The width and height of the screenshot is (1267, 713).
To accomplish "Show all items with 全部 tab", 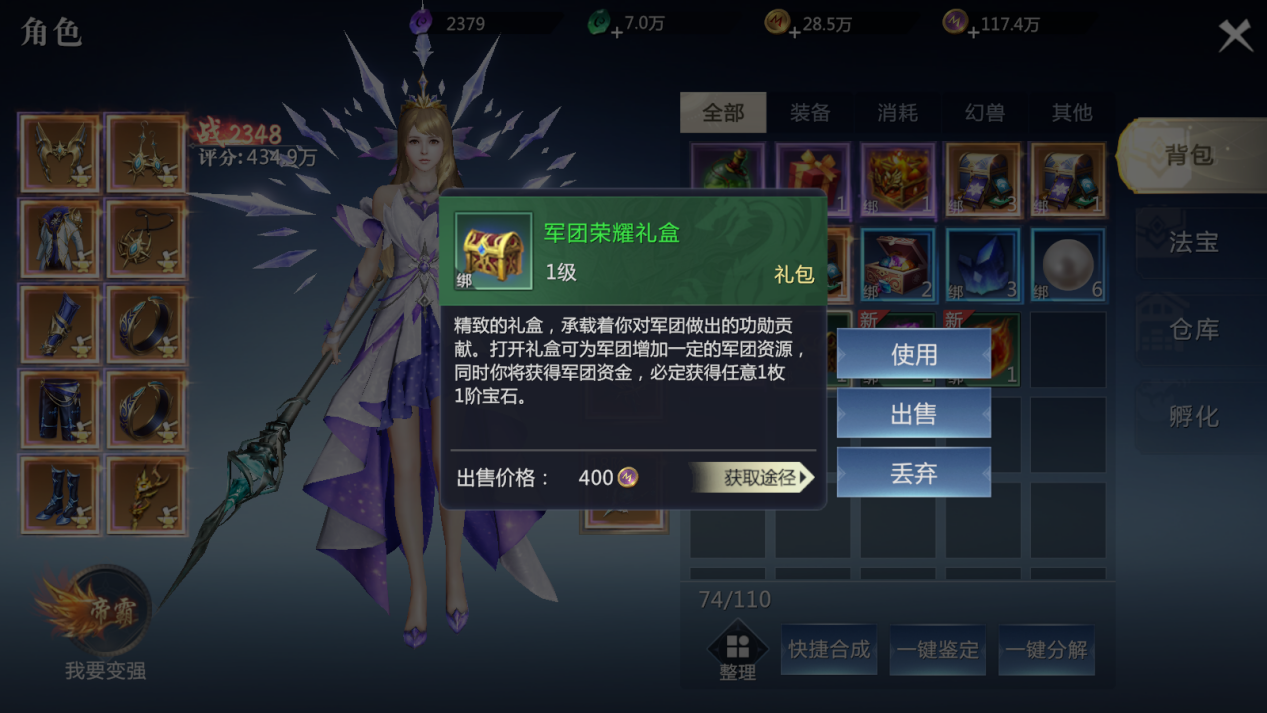I will (723, 113).
